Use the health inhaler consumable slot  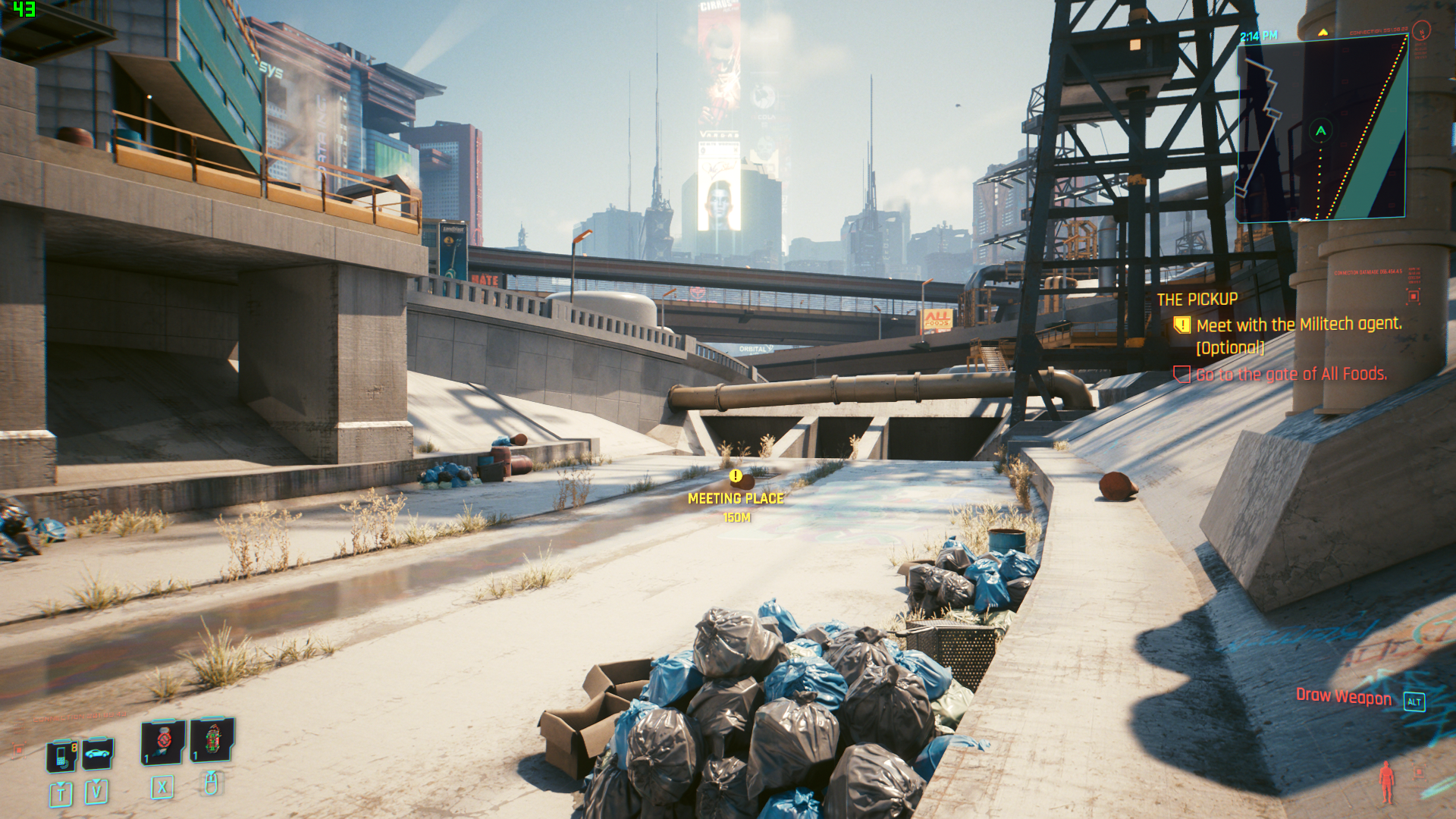[162, 742]
